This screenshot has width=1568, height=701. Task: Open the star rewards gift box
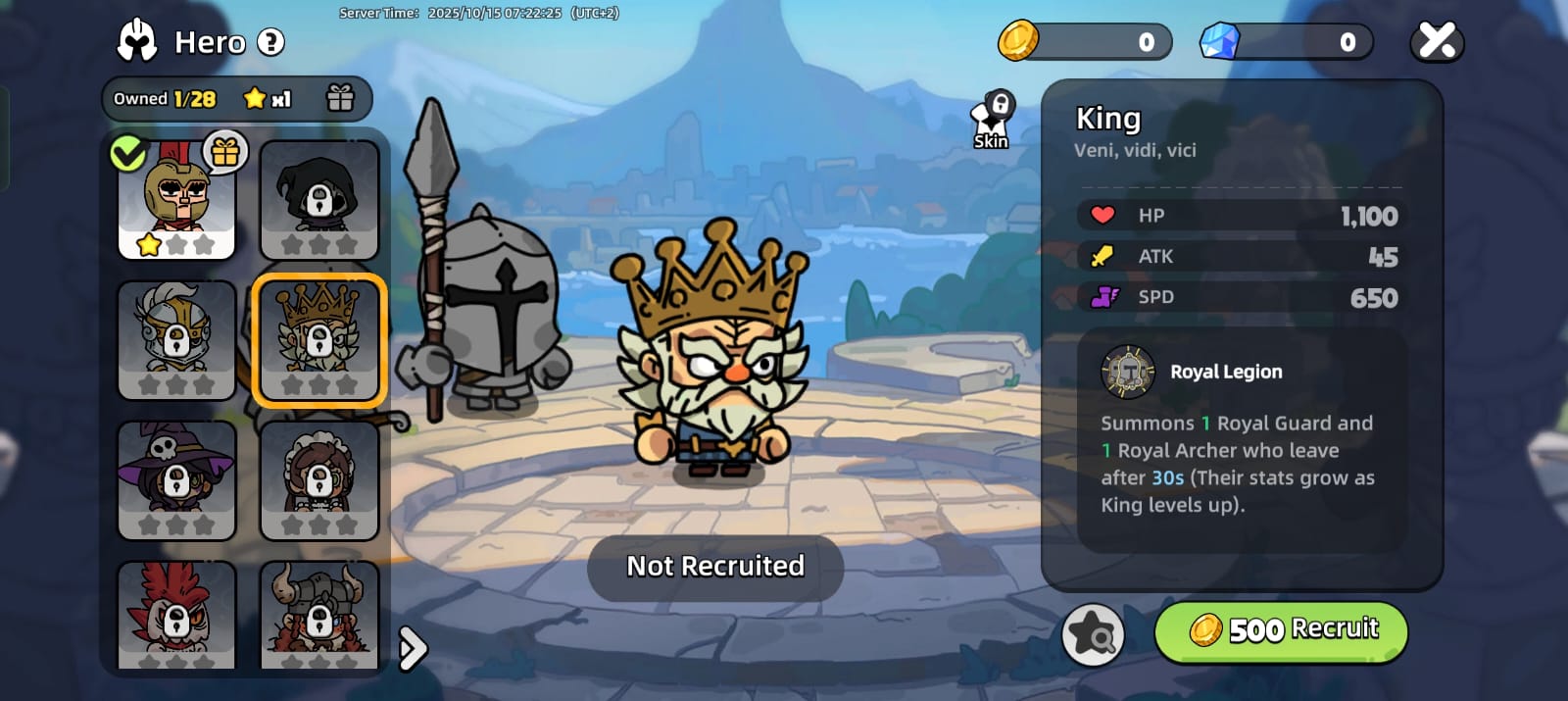pos(340,98)
